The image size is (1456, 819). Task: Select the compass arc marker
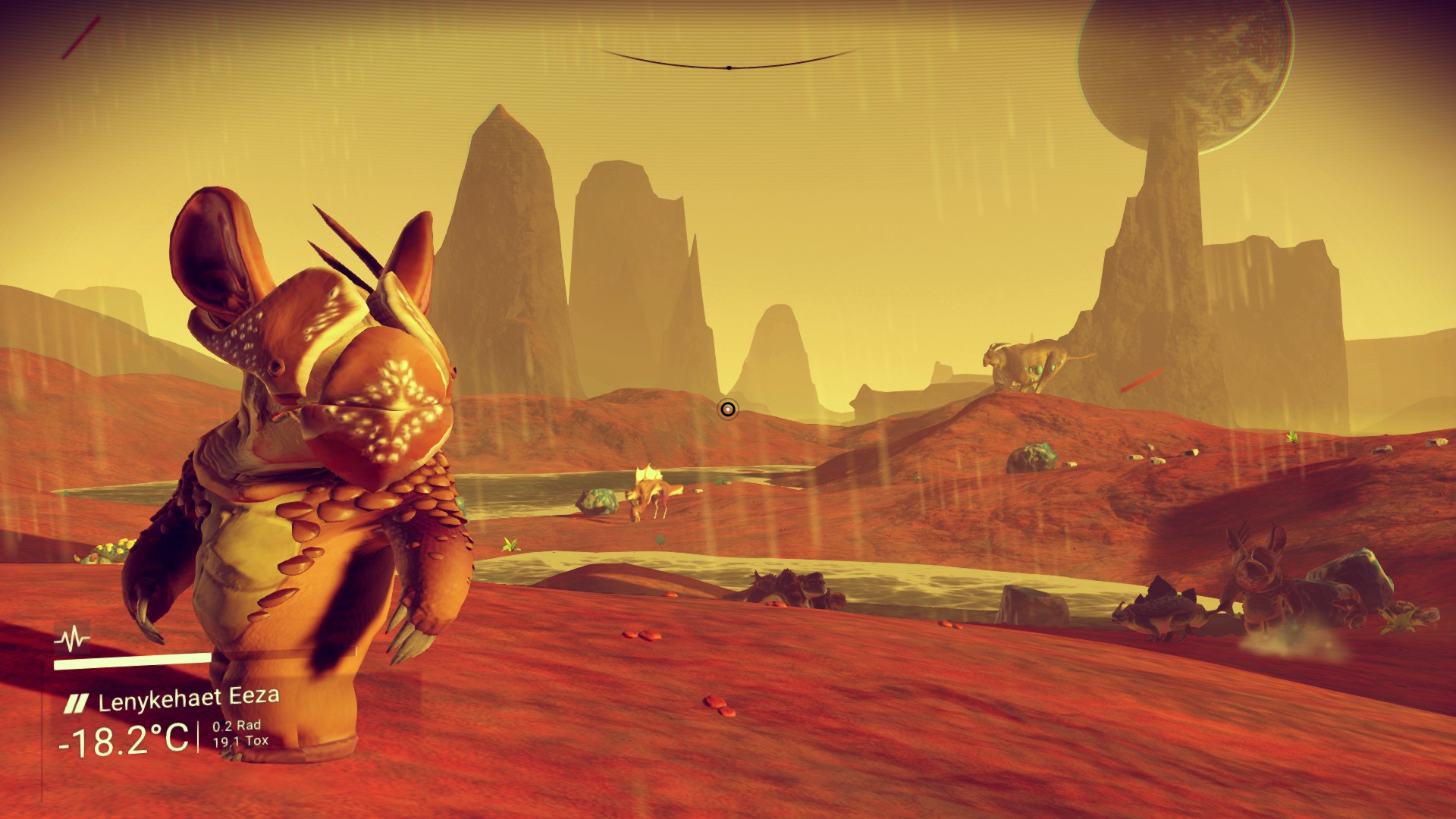tap(729, 67)
